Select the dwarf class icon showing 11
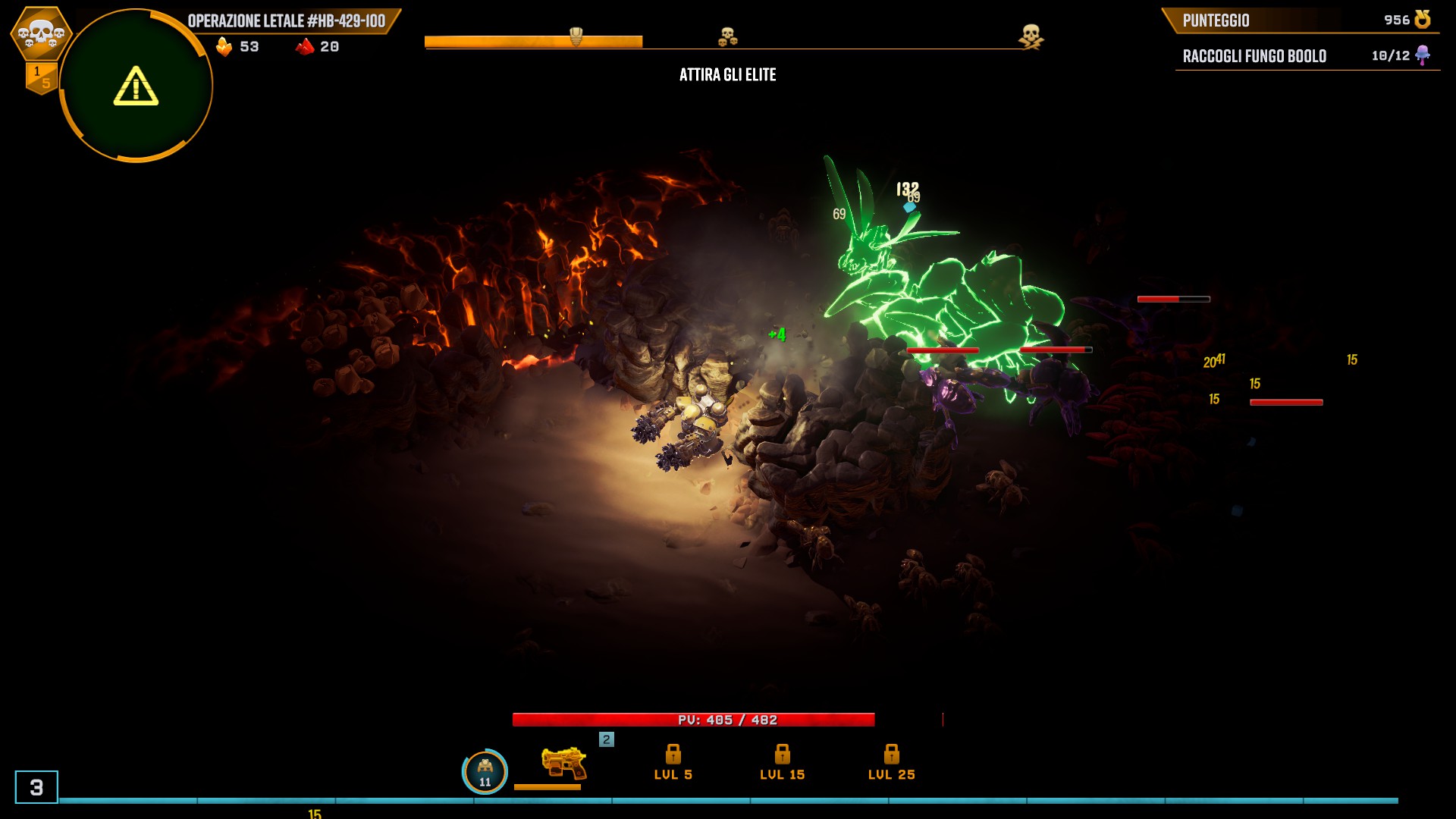The height and width of the screenshot is (819, 1456). [485, 772]
